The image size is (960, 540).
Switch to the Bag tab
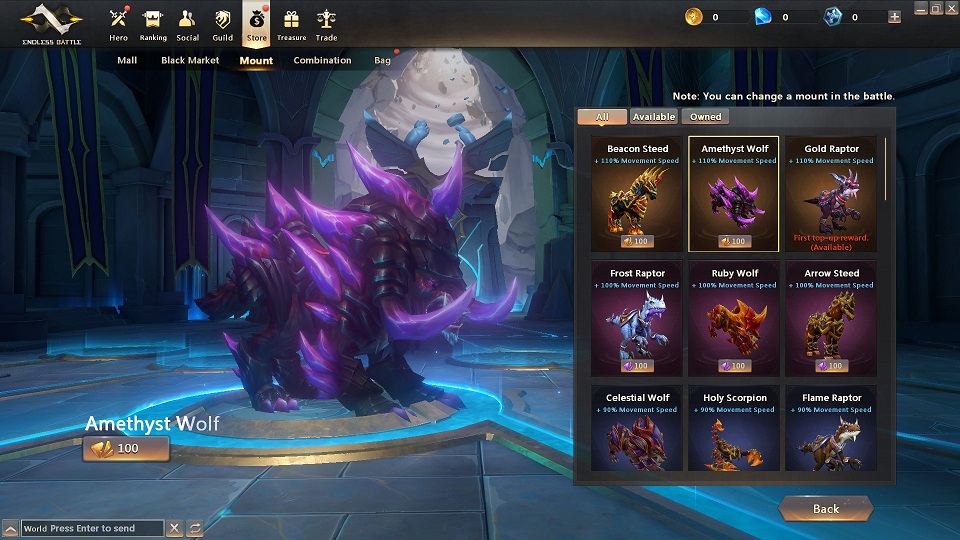point(383,60)
